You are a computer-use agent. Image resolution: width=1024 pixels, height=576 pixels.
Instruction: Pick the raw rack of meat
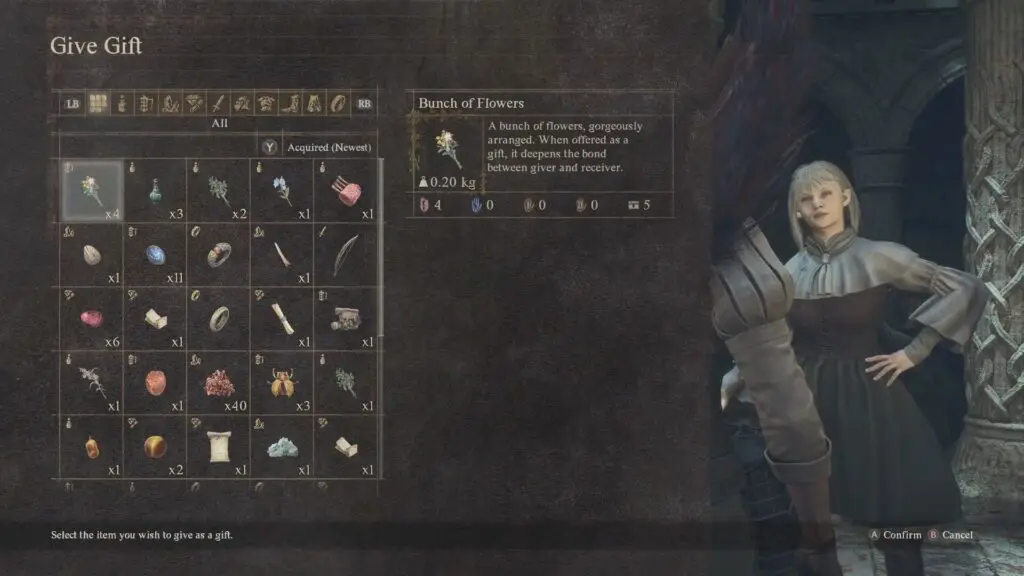[346, 190]
